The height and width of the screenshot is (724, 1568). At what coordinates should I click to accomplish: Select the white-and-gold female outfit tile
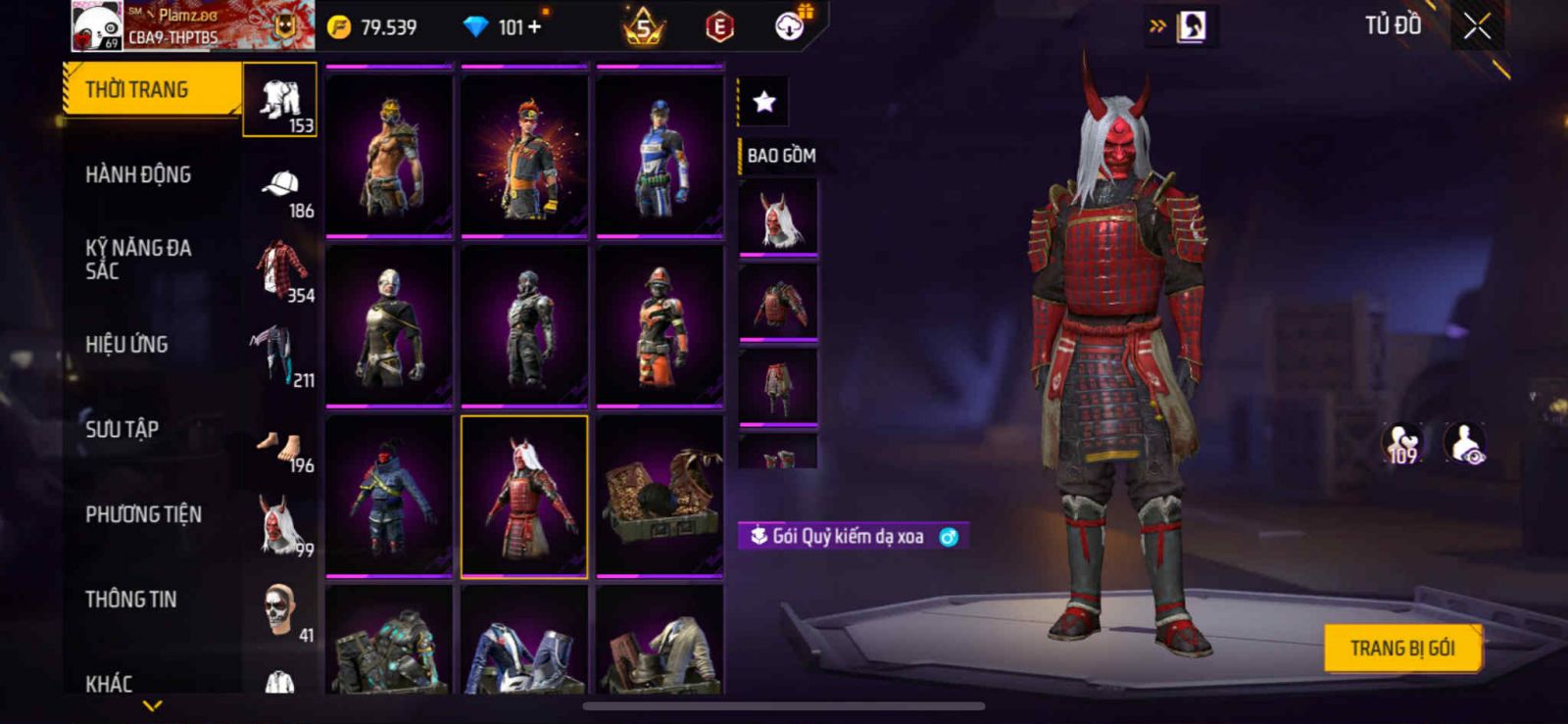pos(389,325)
